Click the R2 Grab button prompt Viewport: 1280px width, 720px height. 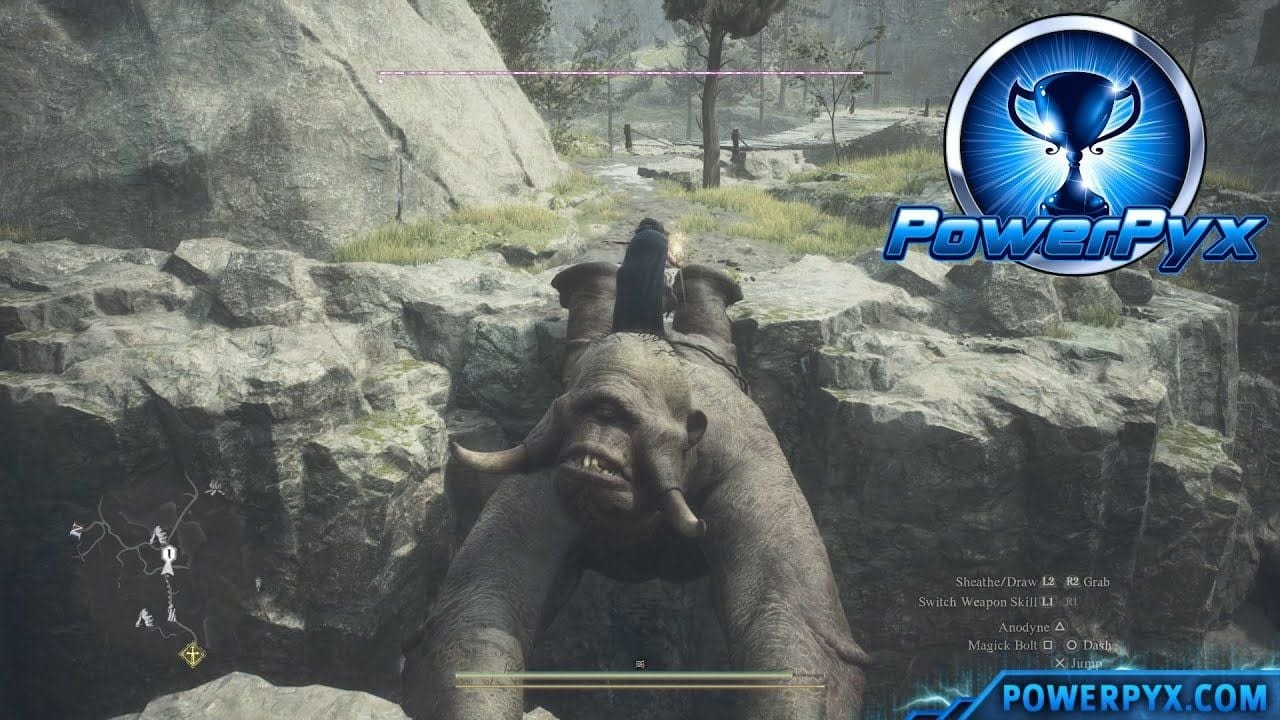[1072, 582]
